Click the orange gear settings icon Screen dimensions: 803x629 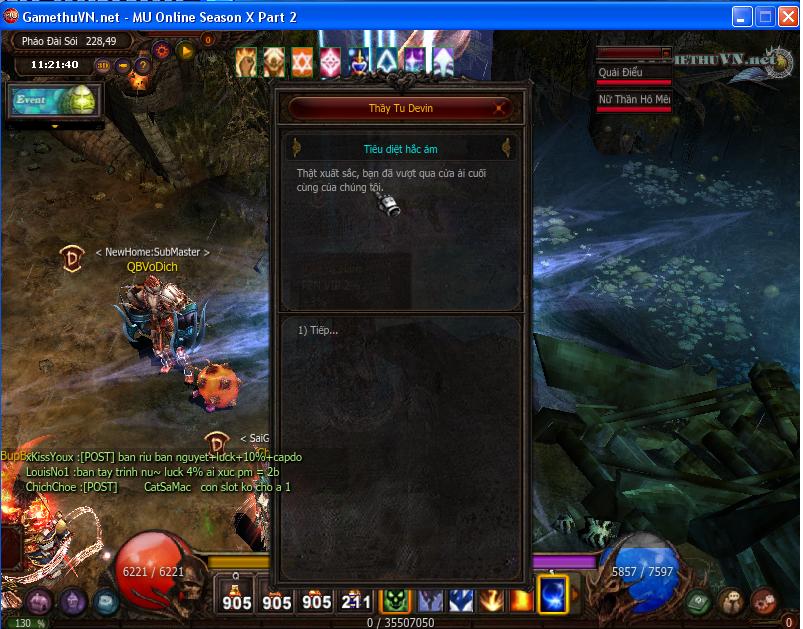[162, 48]
